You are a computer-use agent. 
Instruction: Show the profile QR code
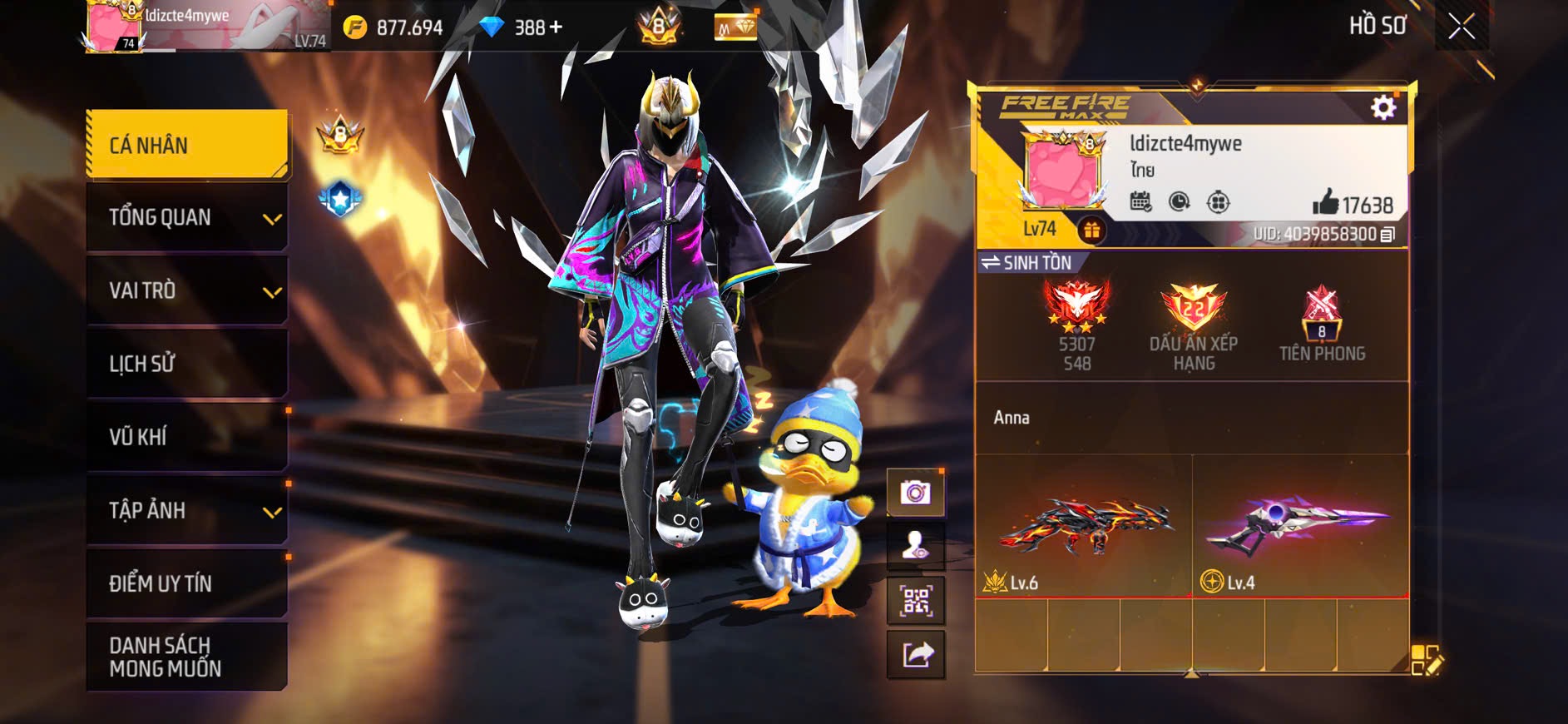click(915, 600)
